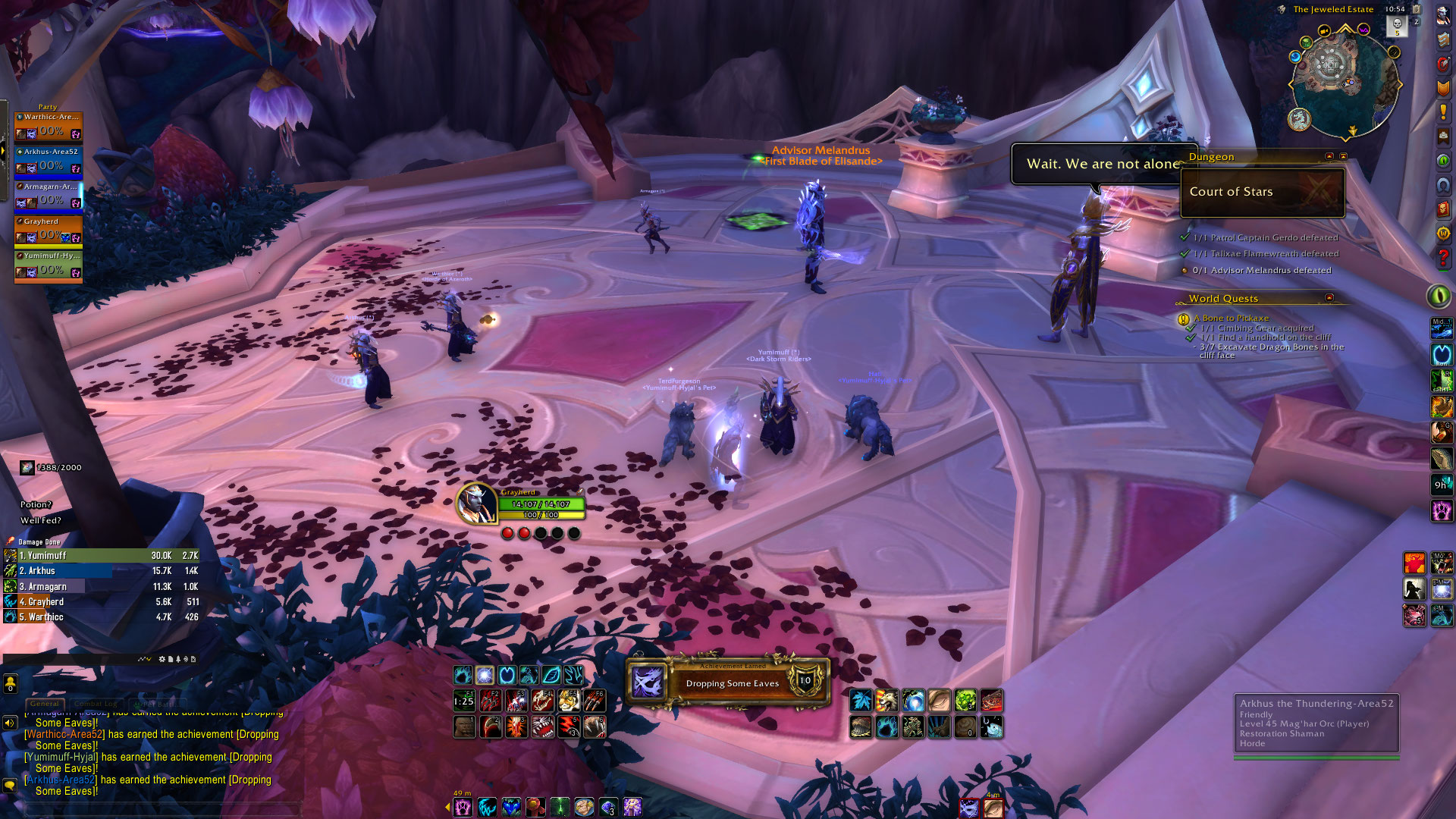The width and height of the screenshot is (1456, 819).
Task: Open damage meter settings gear icon
Action: (x=162, y=659)
